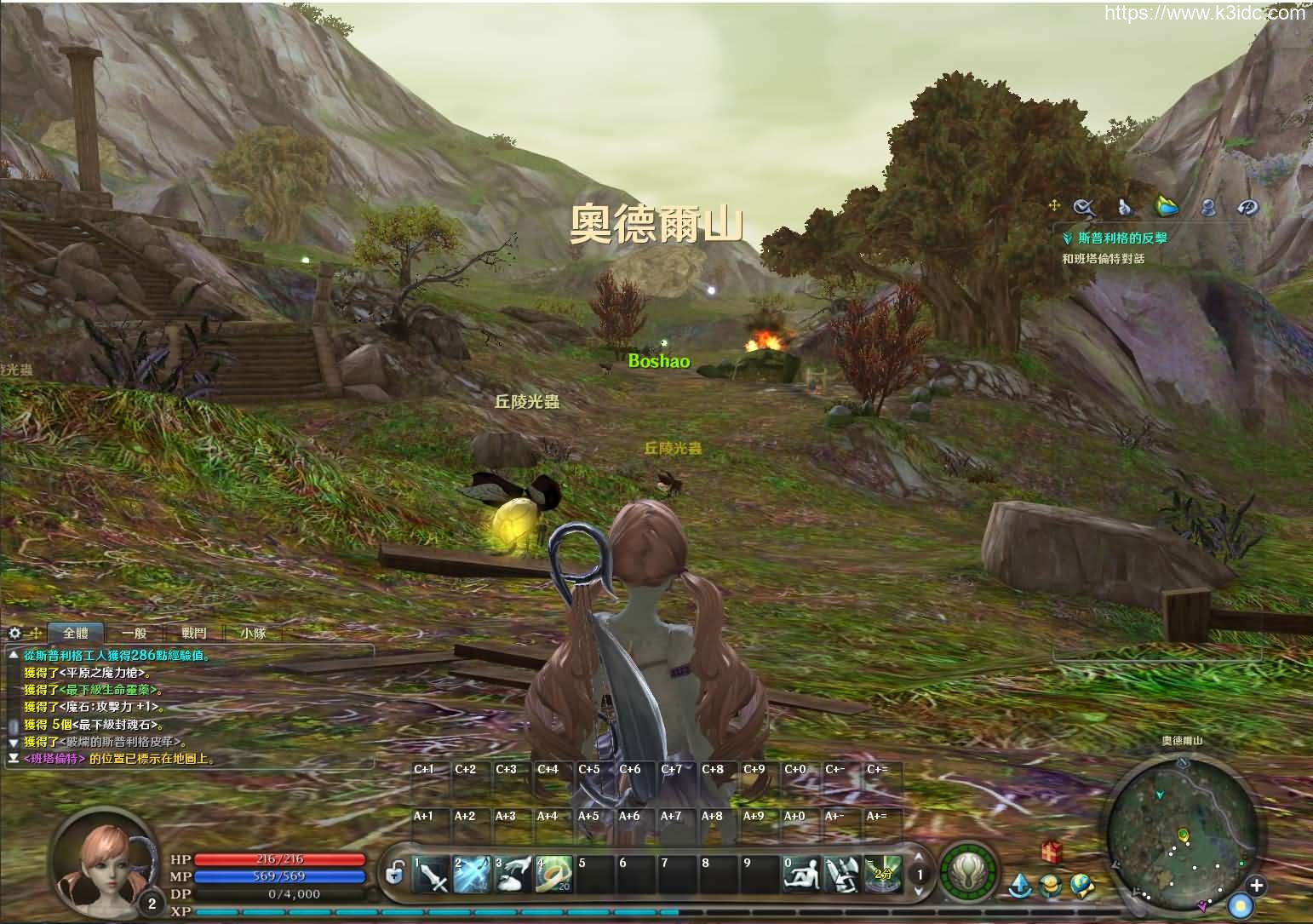Click the axe and gauntlet skill icon
The image size is (1313, 924).
[841, 874]
